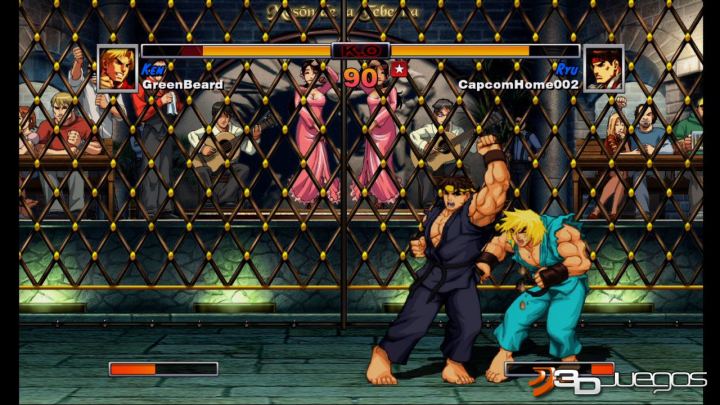Select the GreenBeard player name
This screenshot has height=405, width=720.
coord(183,85)
